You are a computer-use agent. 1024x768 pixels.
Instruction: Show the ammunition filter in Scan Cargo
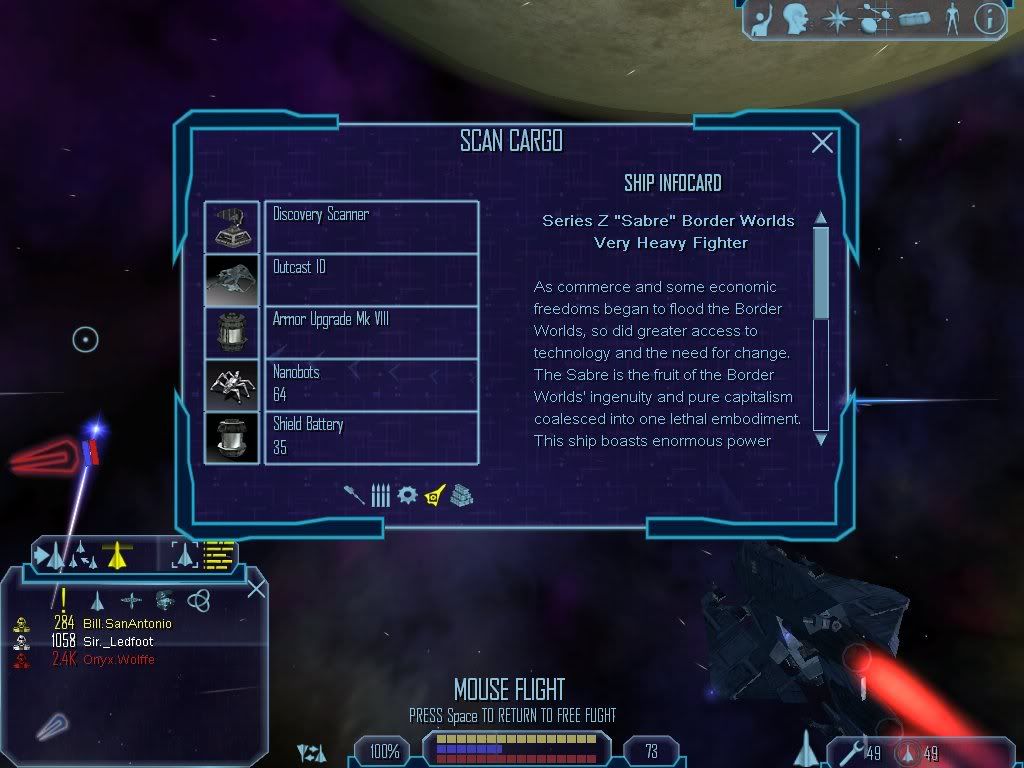380,495
